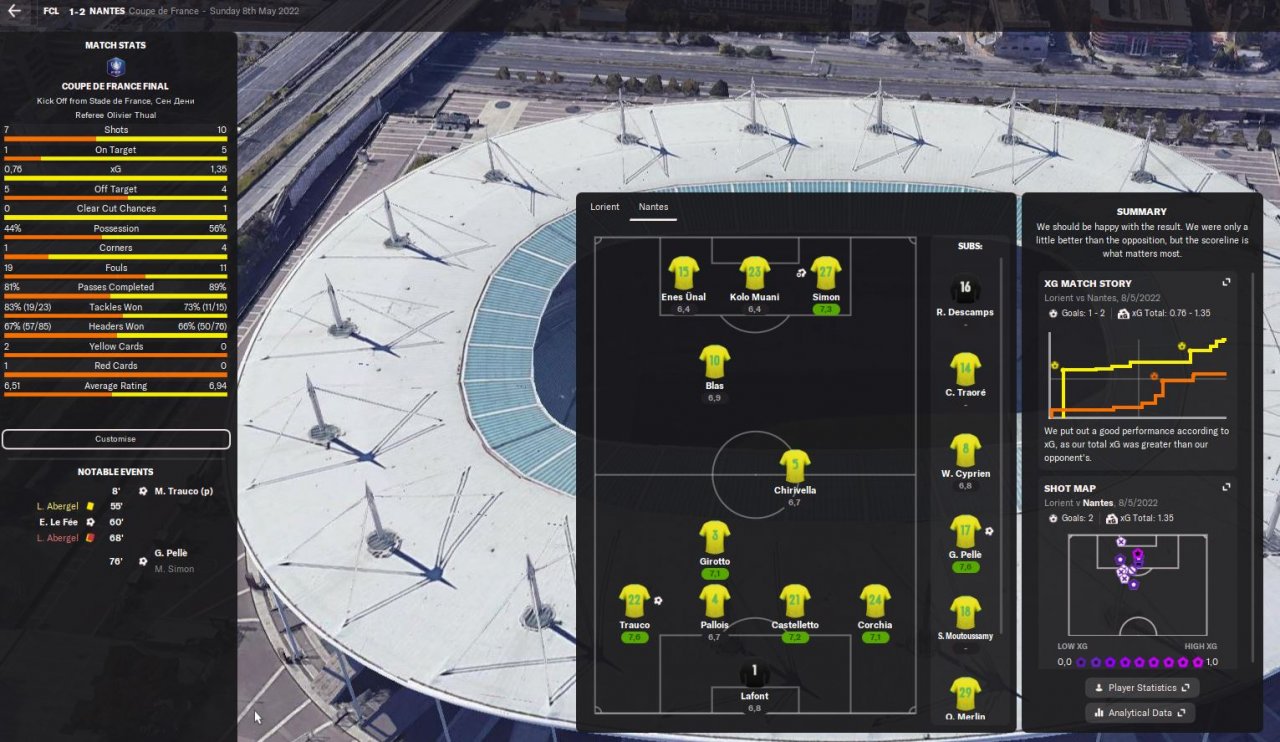
Task: Select the Nantes lineup tab
Action: coord(653,207)
